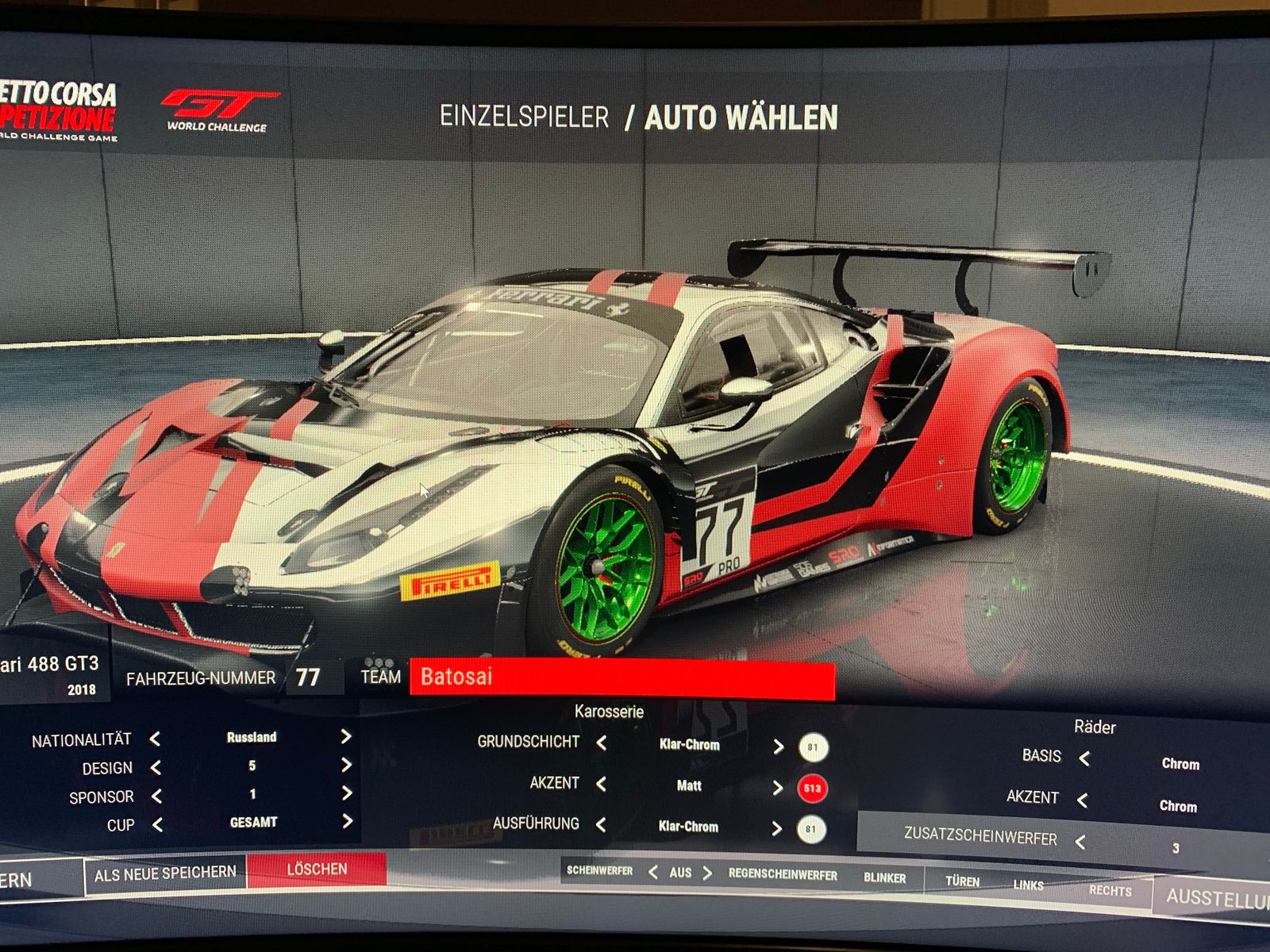
Task: Toggle Scheinwerfer to the next setting
Action: [707, 873]
